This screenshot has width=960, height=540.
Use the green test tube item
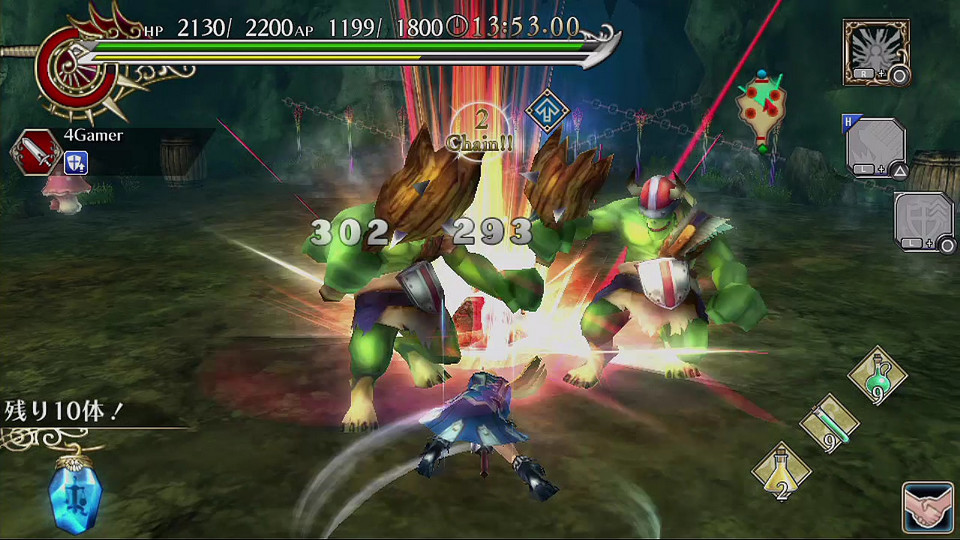[x=829, y=423]
